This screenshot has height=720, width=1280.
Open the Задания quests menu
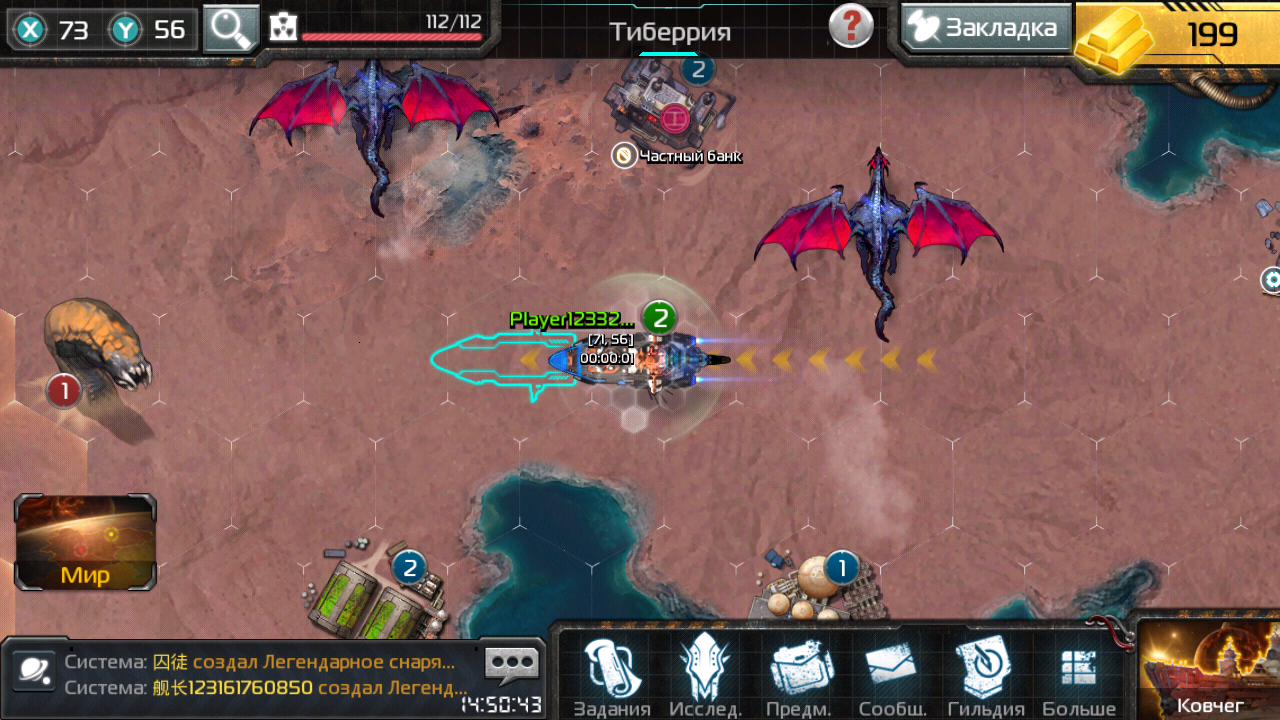coord(613,678)
